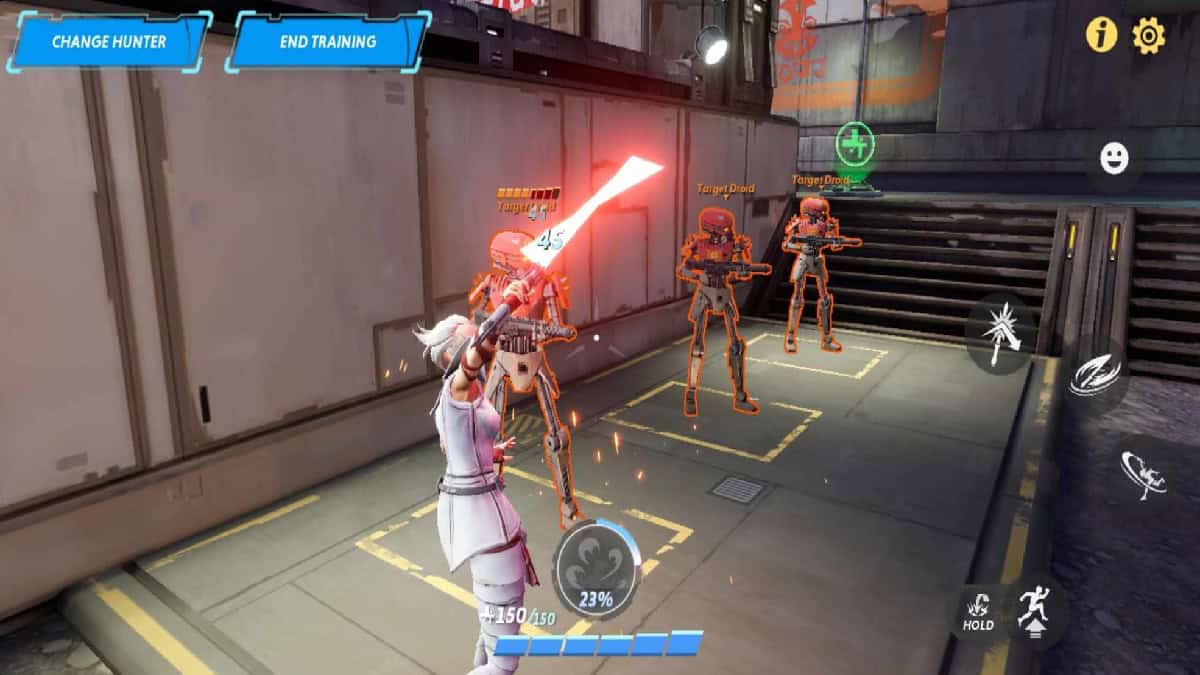Image resolution: width=1200 pixels, height=675 pixels.
Task: Activate the ultimate ability at 23% charge
Action: pyautogui.click(x=597, y=564)
